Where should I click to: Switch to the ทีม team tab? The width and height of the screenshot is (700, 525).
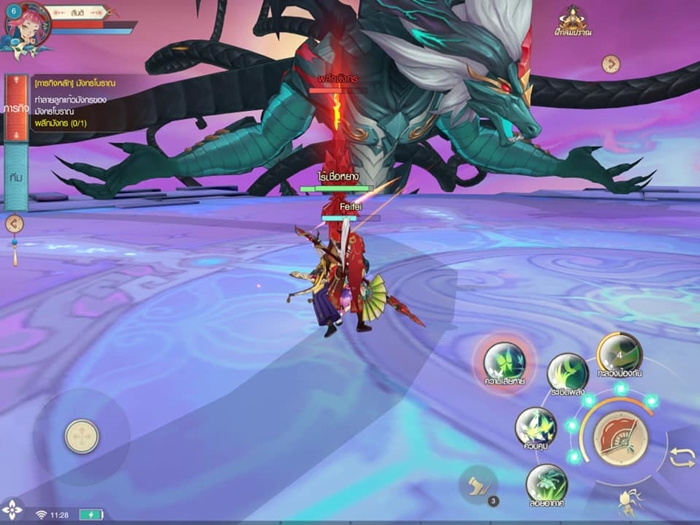[x=15, y=175]
